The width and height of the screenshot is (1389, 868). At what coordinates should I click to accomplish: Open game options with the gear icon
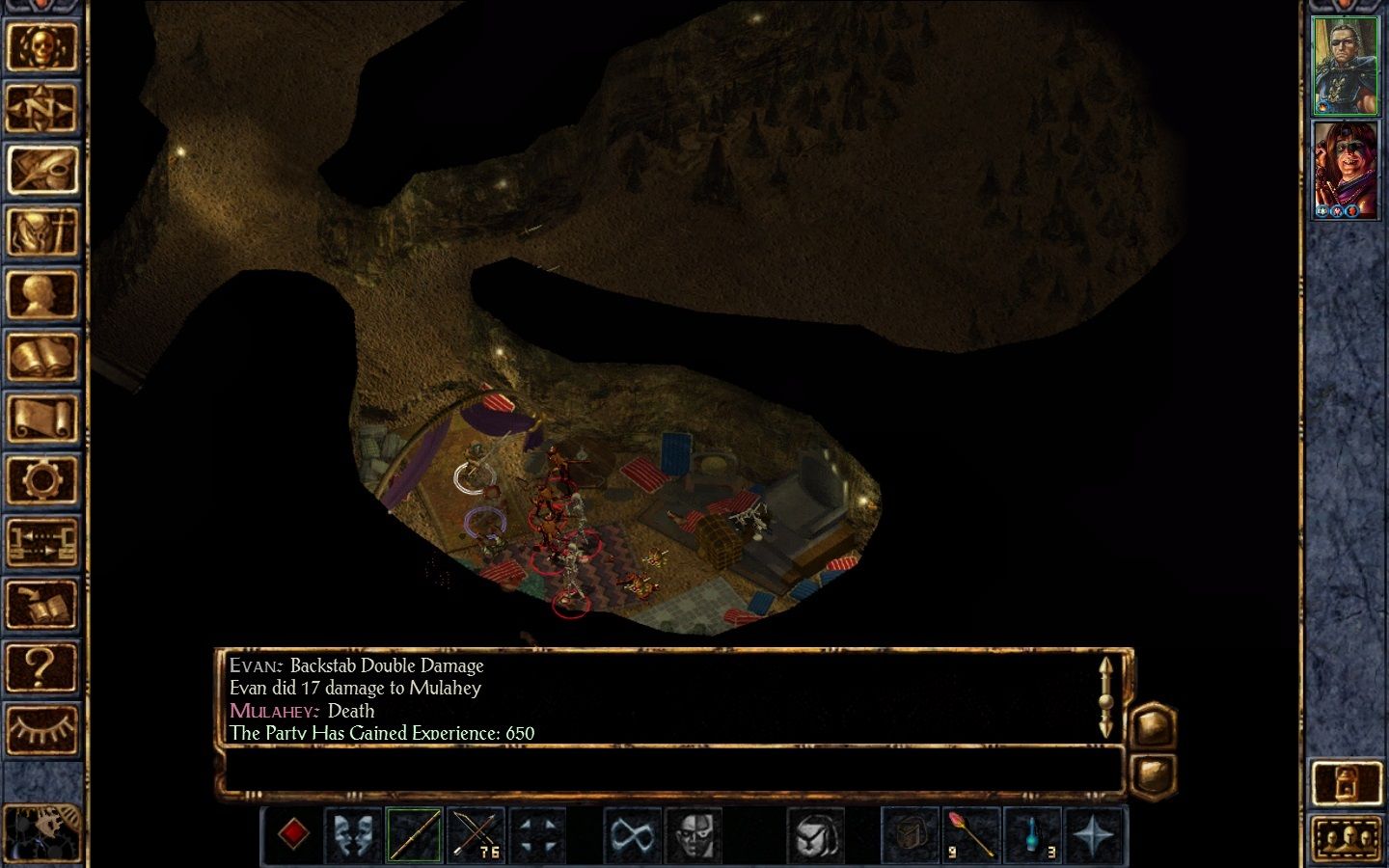coord(41,479)
